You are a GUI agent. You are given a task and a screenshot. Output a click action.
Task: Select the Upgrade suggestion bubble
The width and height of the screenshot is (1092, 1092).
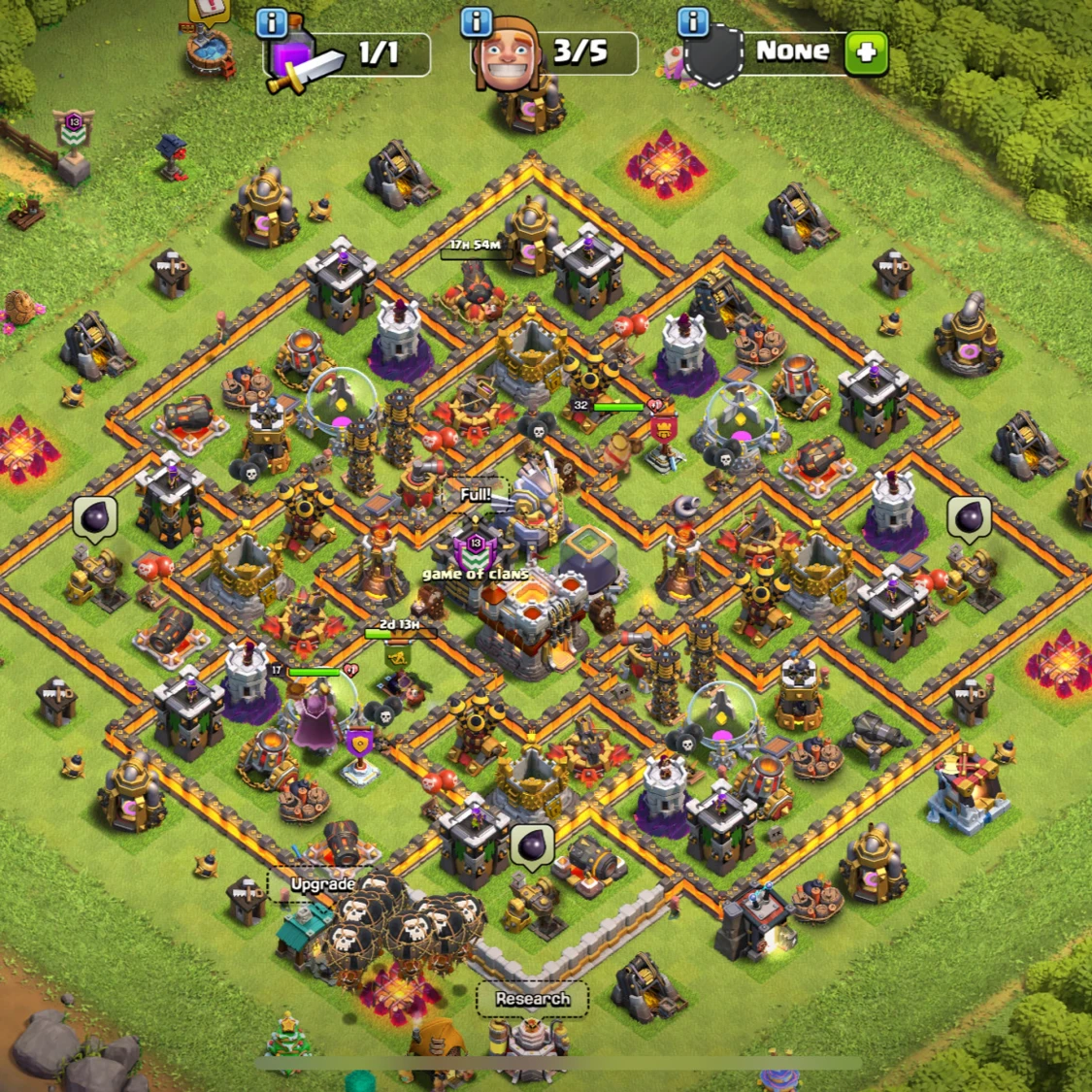point(322,884)
